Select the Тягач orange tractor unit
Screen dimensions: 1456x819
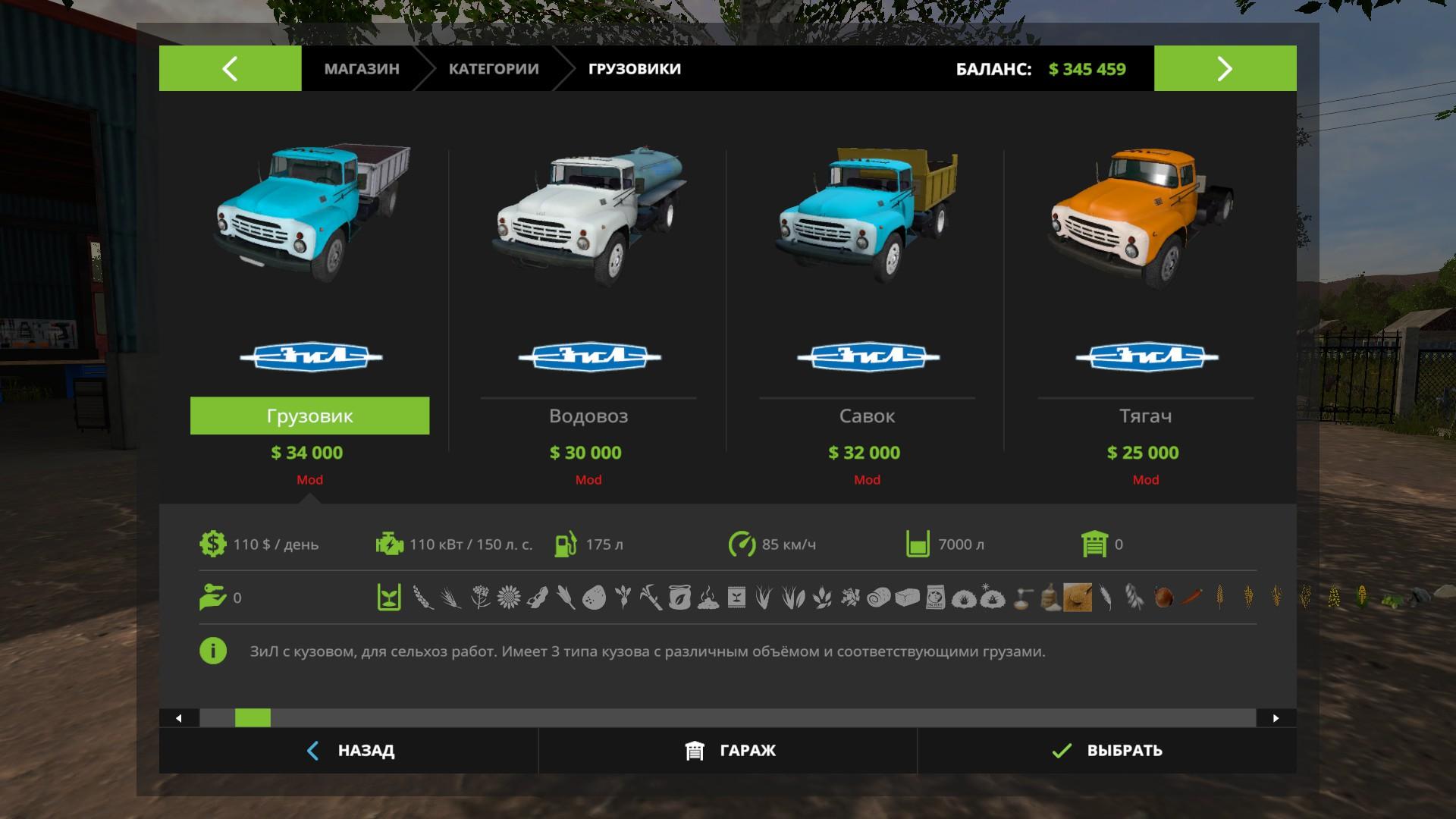click(x=1145, y=416)
